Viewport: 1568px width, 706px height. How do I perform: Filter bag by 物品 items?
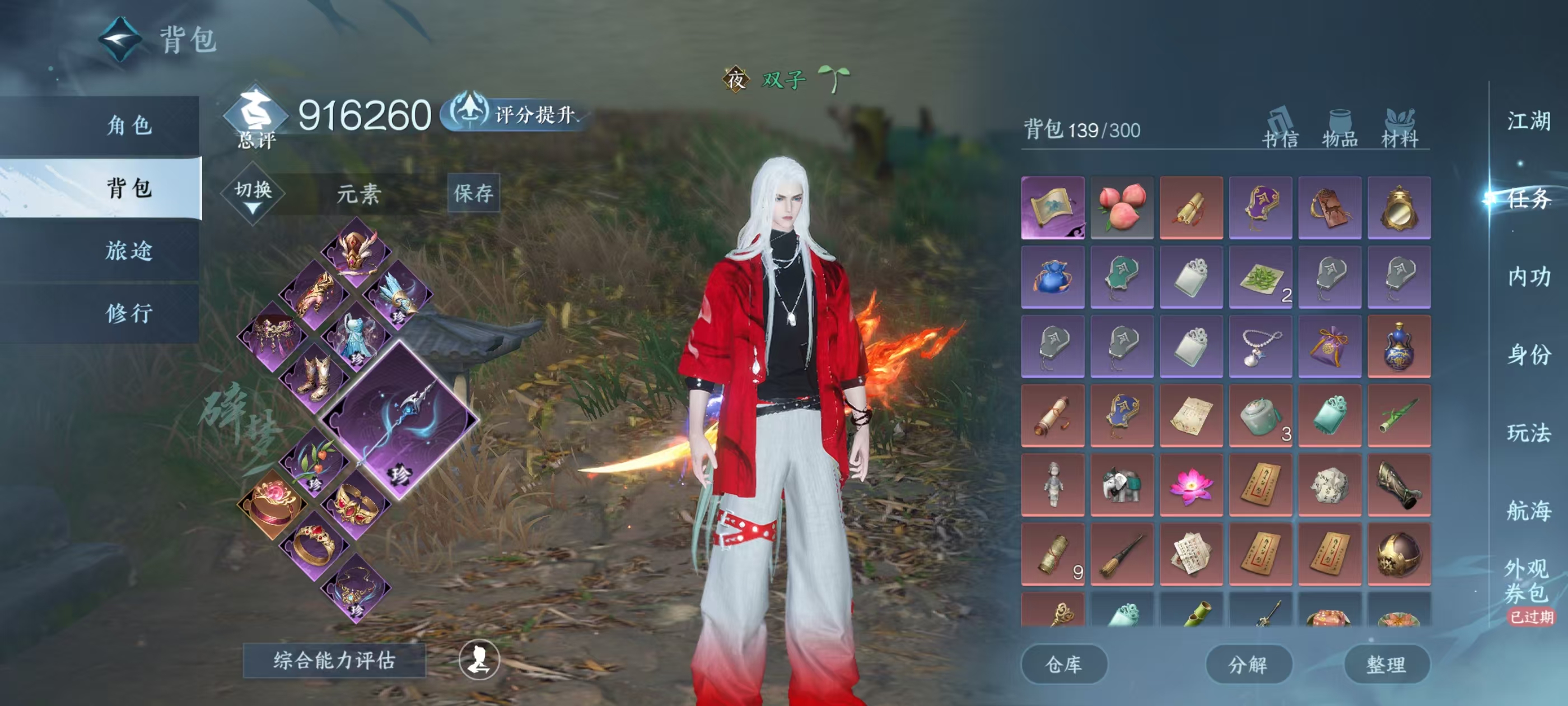tap(1340, 130)
